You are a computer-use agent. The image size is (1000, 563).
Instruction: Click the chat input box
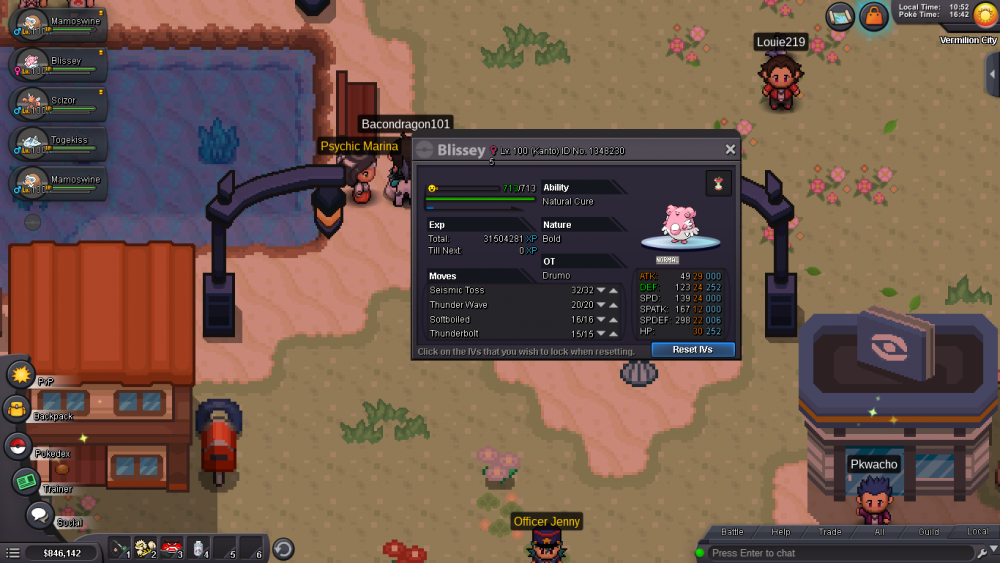835,553
